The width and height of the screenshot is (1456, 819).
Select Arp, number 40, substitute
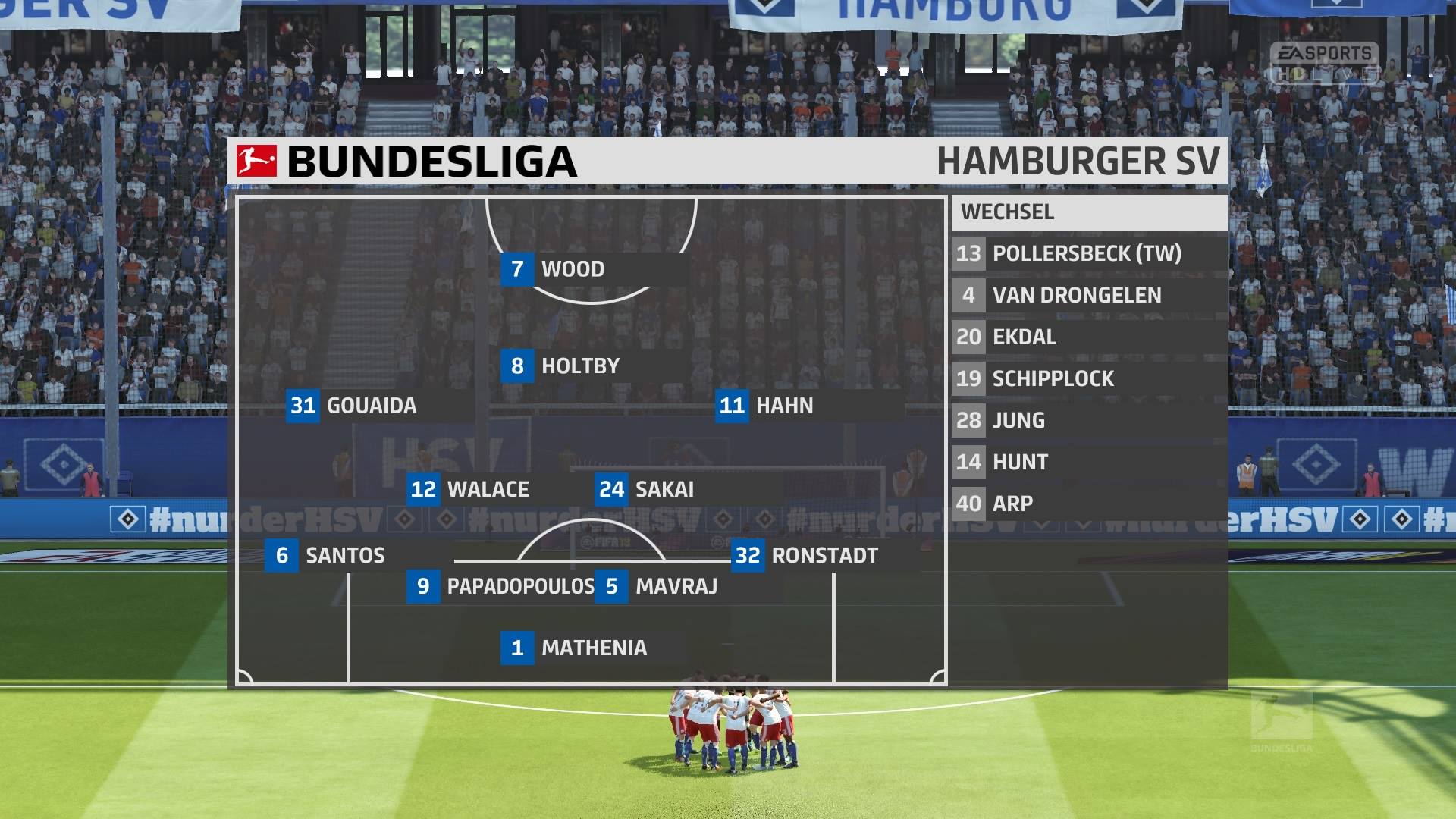(1012, 504)
